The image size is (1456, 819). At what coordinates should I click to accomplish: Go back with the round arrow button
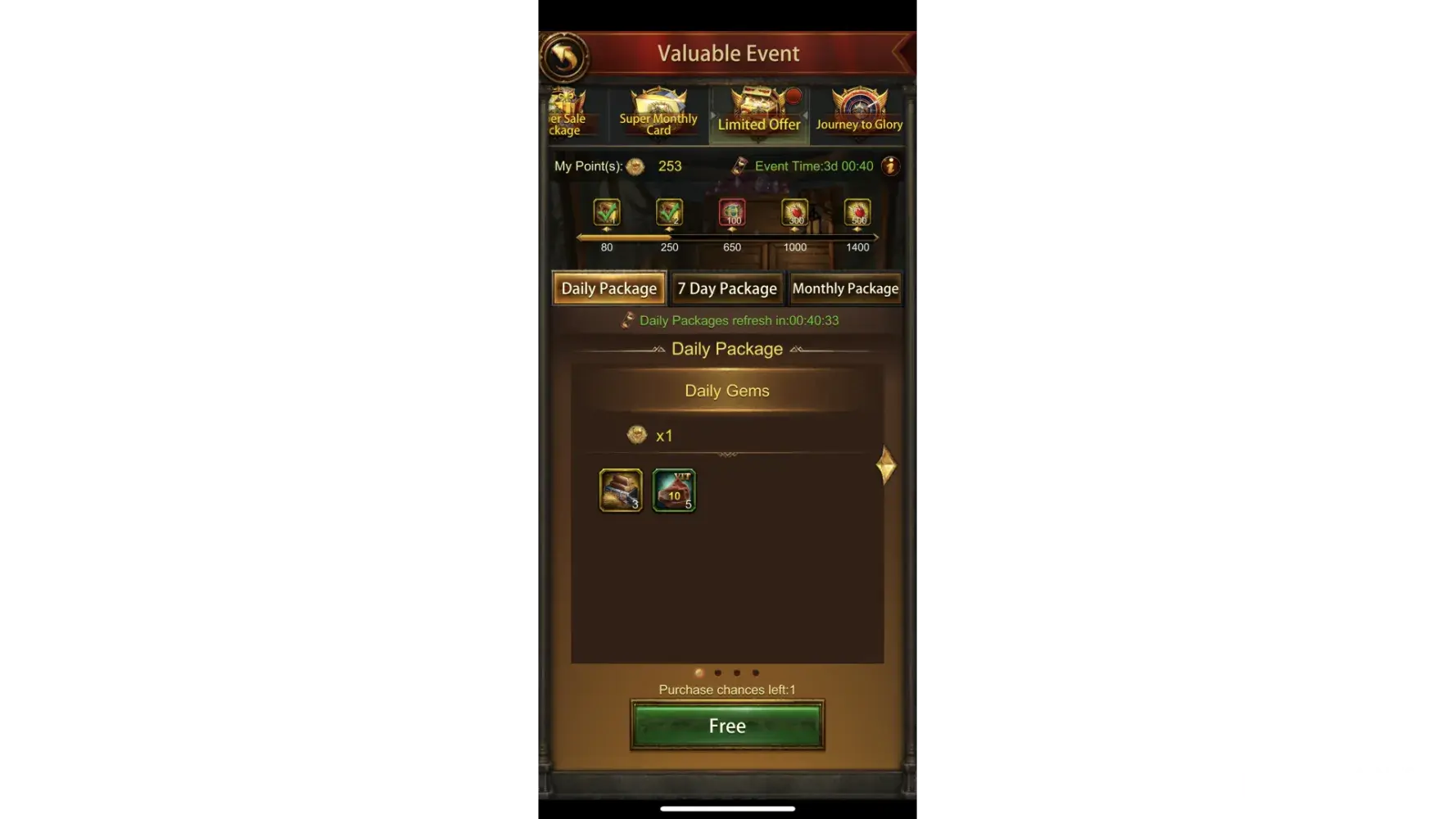563,57
